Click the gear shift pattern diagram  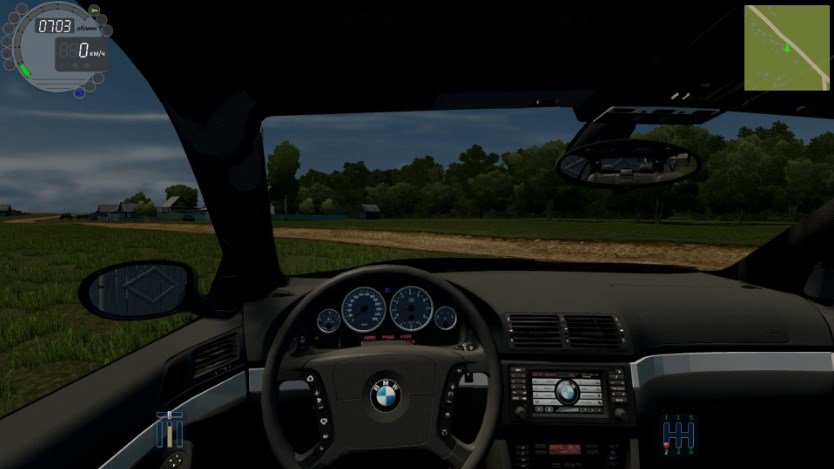pyautogui.click(x=678, y=433)
